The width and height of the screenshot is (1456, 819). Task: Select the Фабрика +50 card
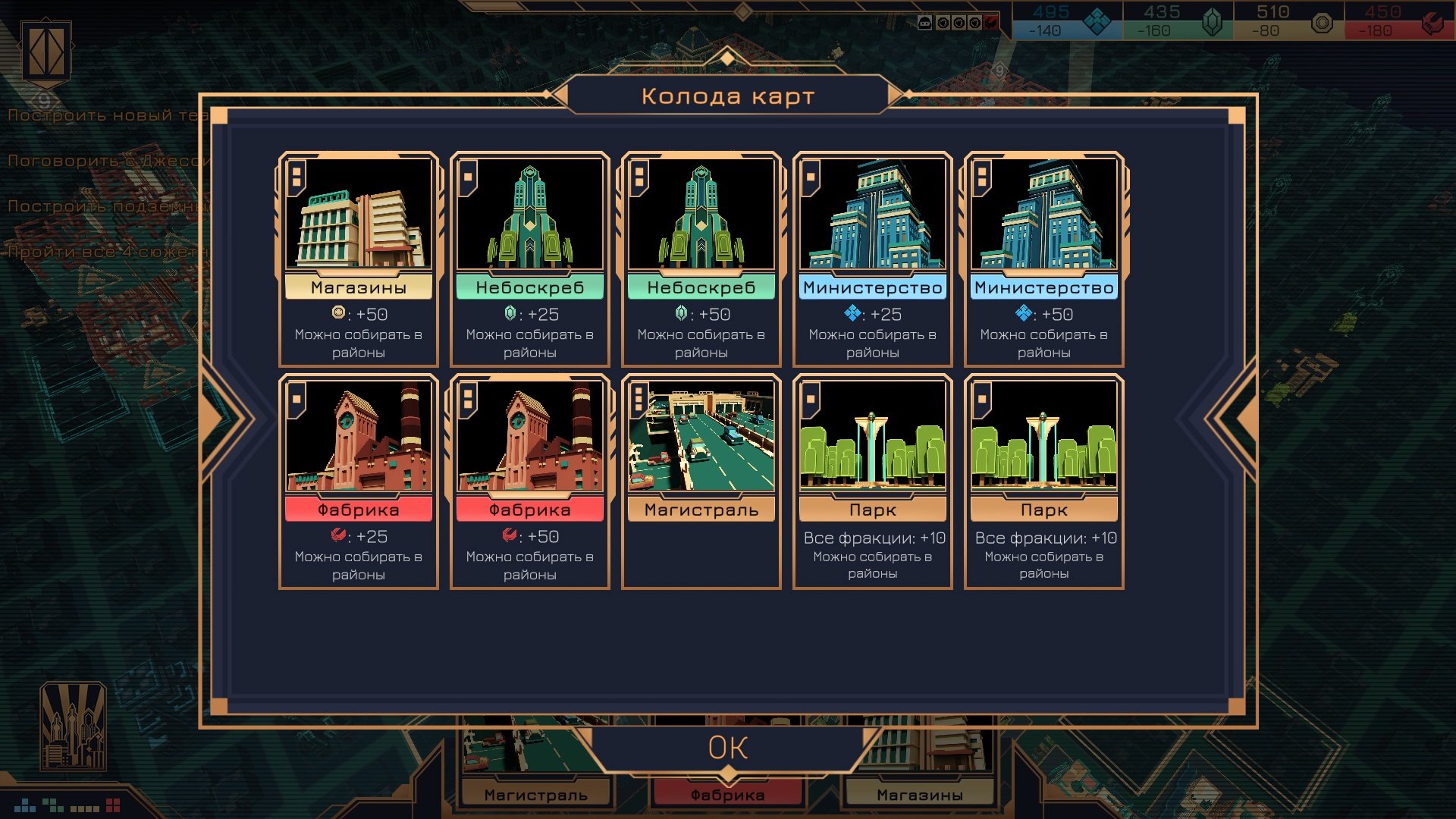tap(530, 481)
